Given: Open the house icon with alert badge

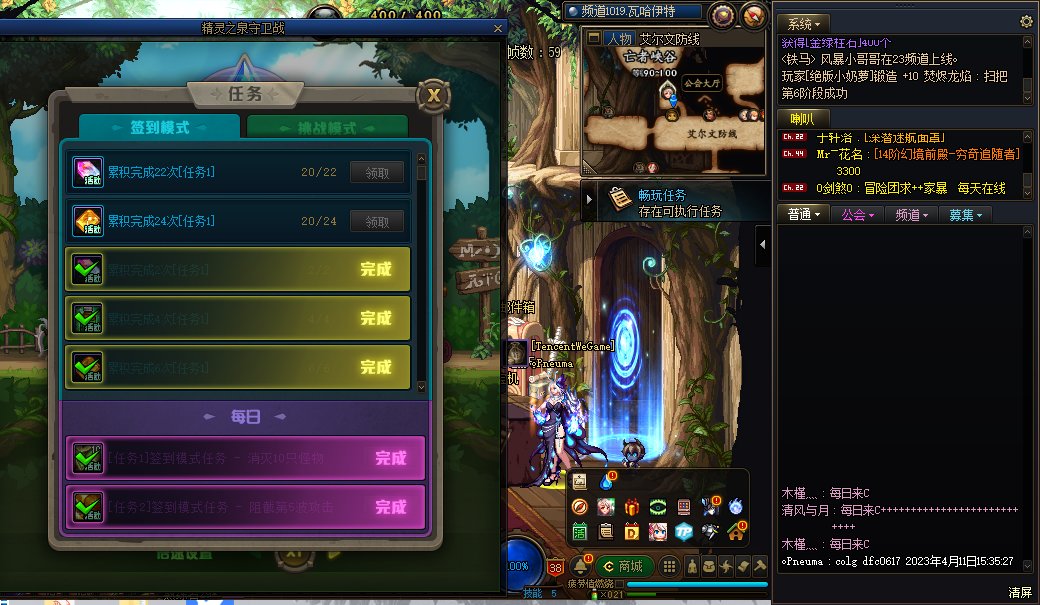Looking at the screenshot, I should click(736, 531).
